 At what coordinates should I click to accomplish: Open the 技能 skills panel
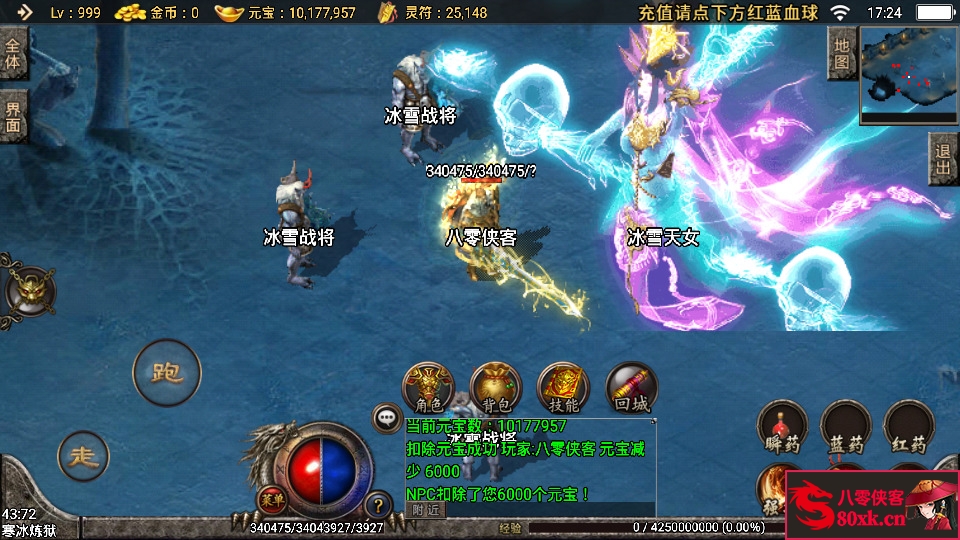(564, 388)
